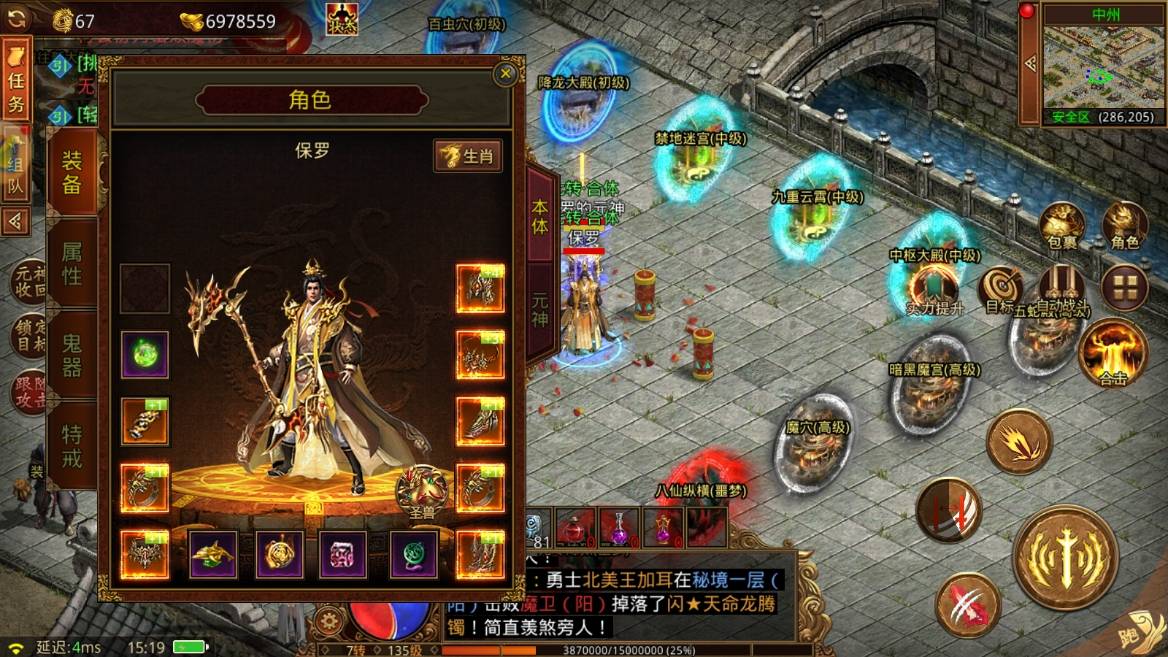
Task: Open the 包裹 bag icon
Action: [x=1062, y=226]
